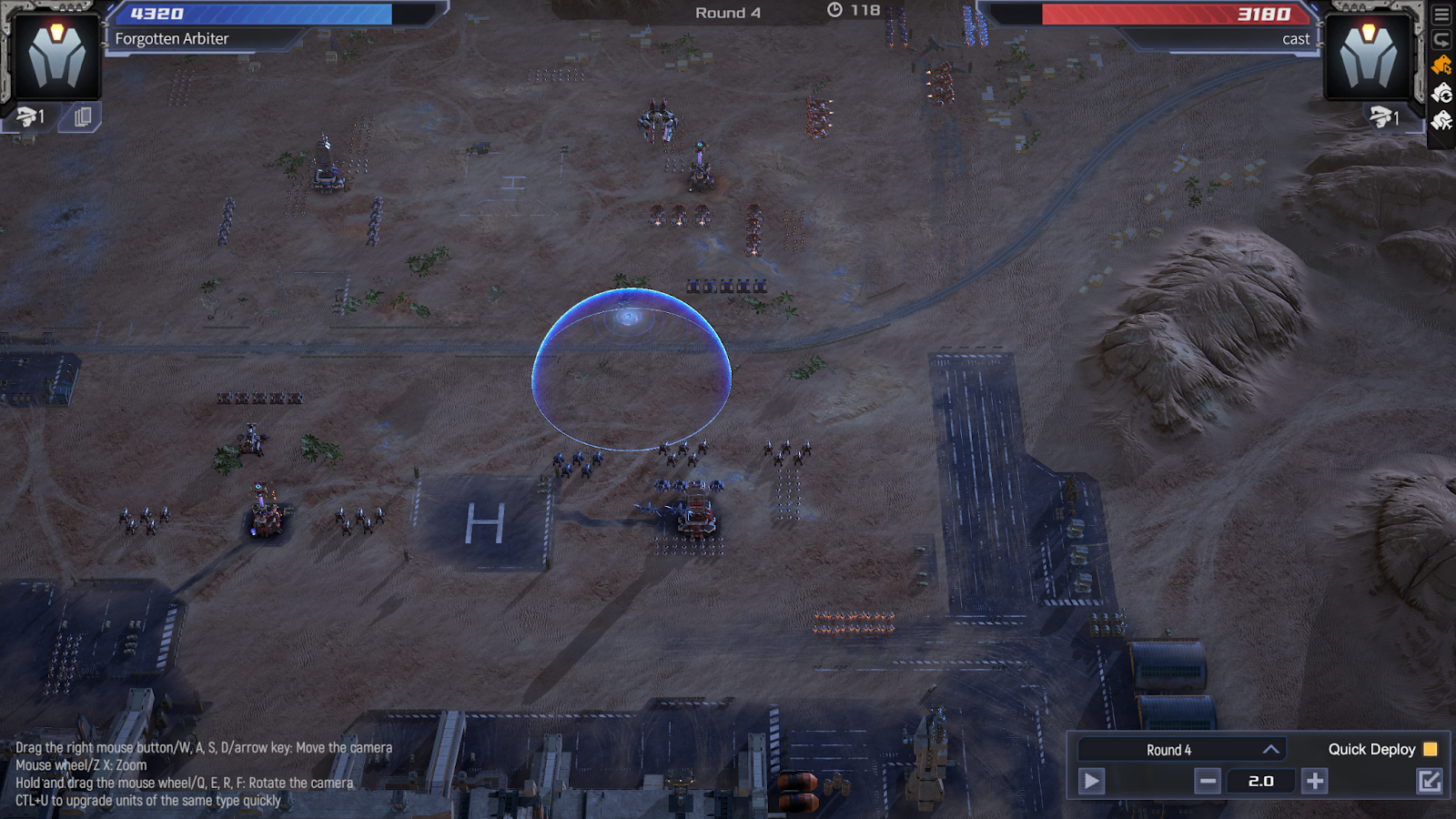Toggle the Quick Deploy checkbox
The width and height of the screenshot is (1456, 819).
click(x=1431, y=749)
